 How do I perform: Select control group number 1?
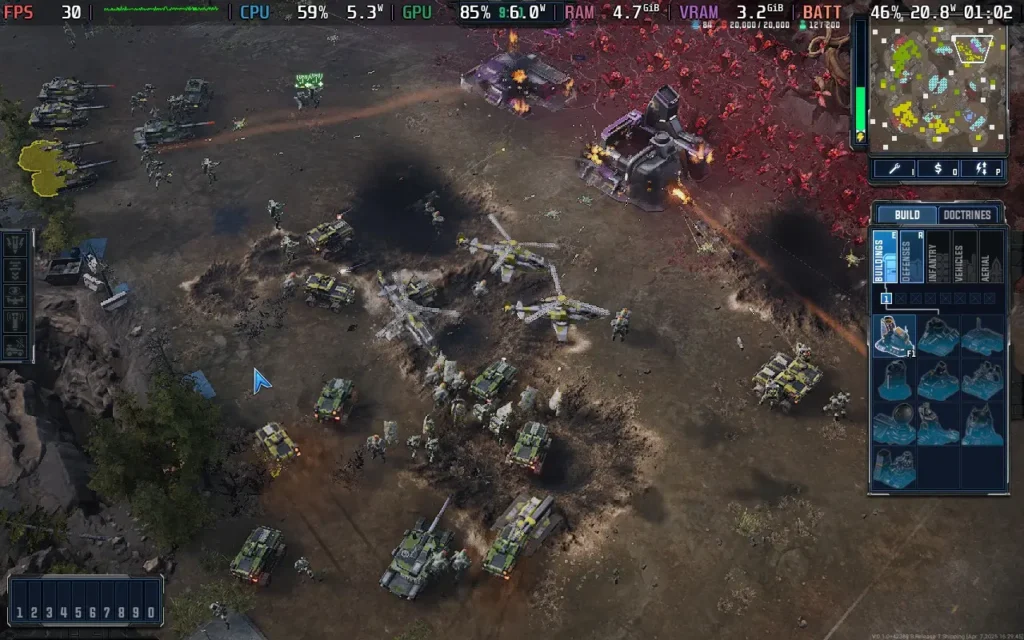pyautogui.click(x=20, y=612)
